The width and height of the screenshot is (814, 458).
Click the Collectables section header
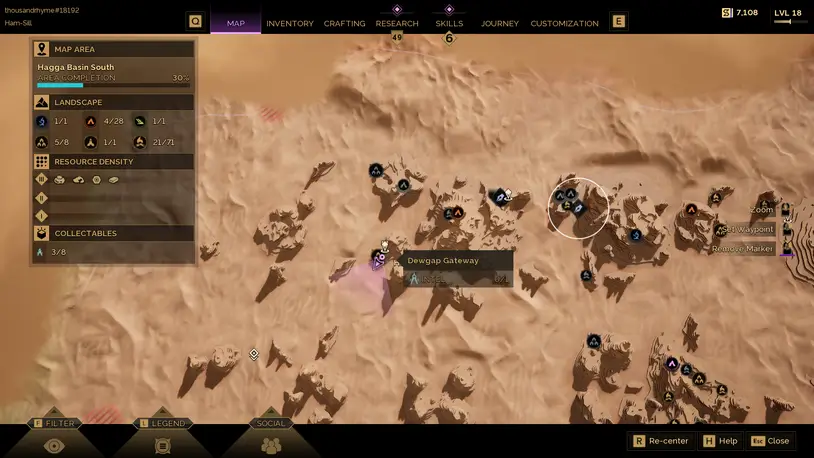pyautogui.click(x=113, y=233)
